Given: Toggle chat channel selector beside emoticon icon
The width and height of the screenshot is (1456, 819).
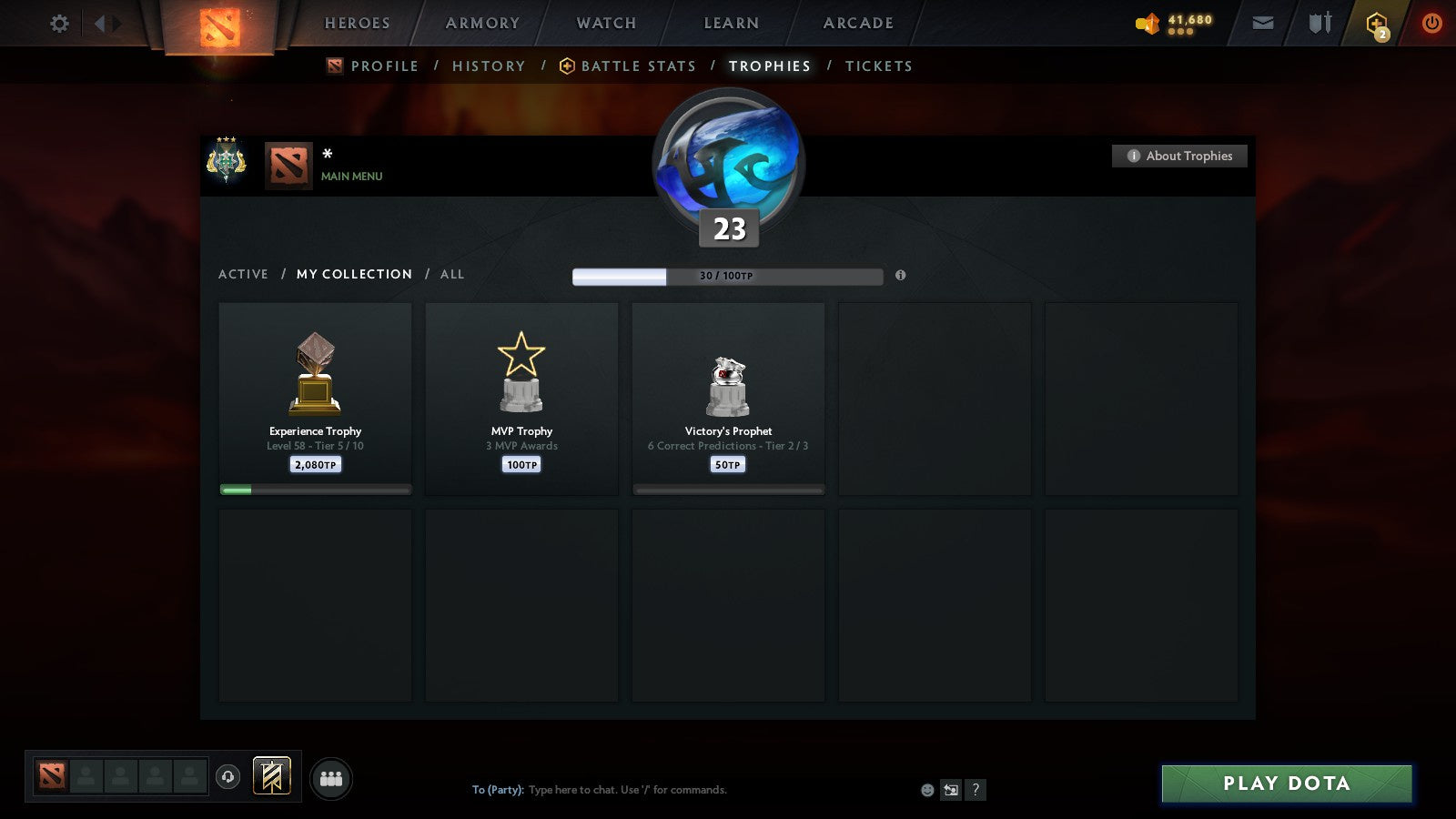Looking at the screenshot, I should pos(950,790).
